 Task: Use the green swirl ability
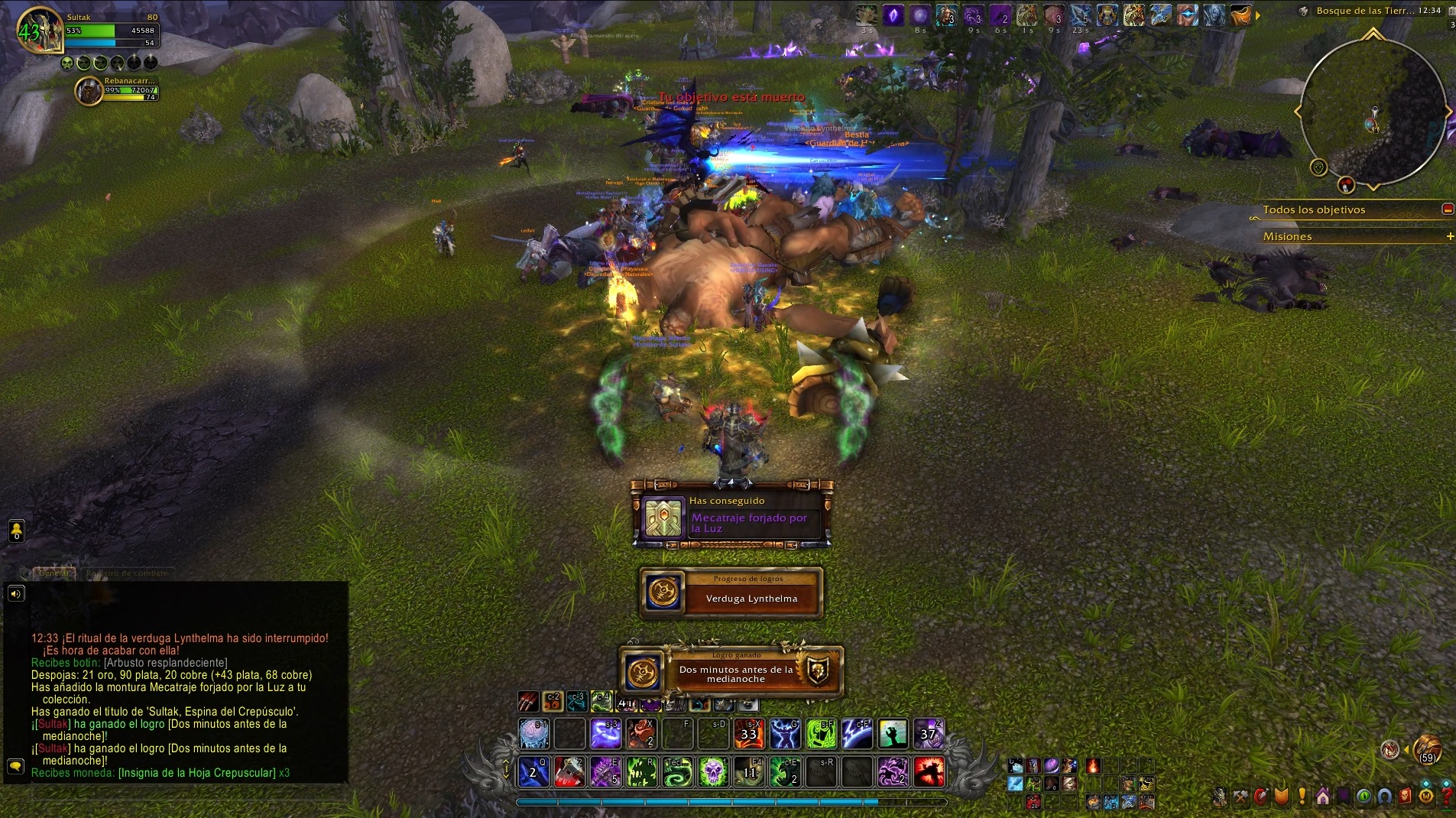point(677,772)
